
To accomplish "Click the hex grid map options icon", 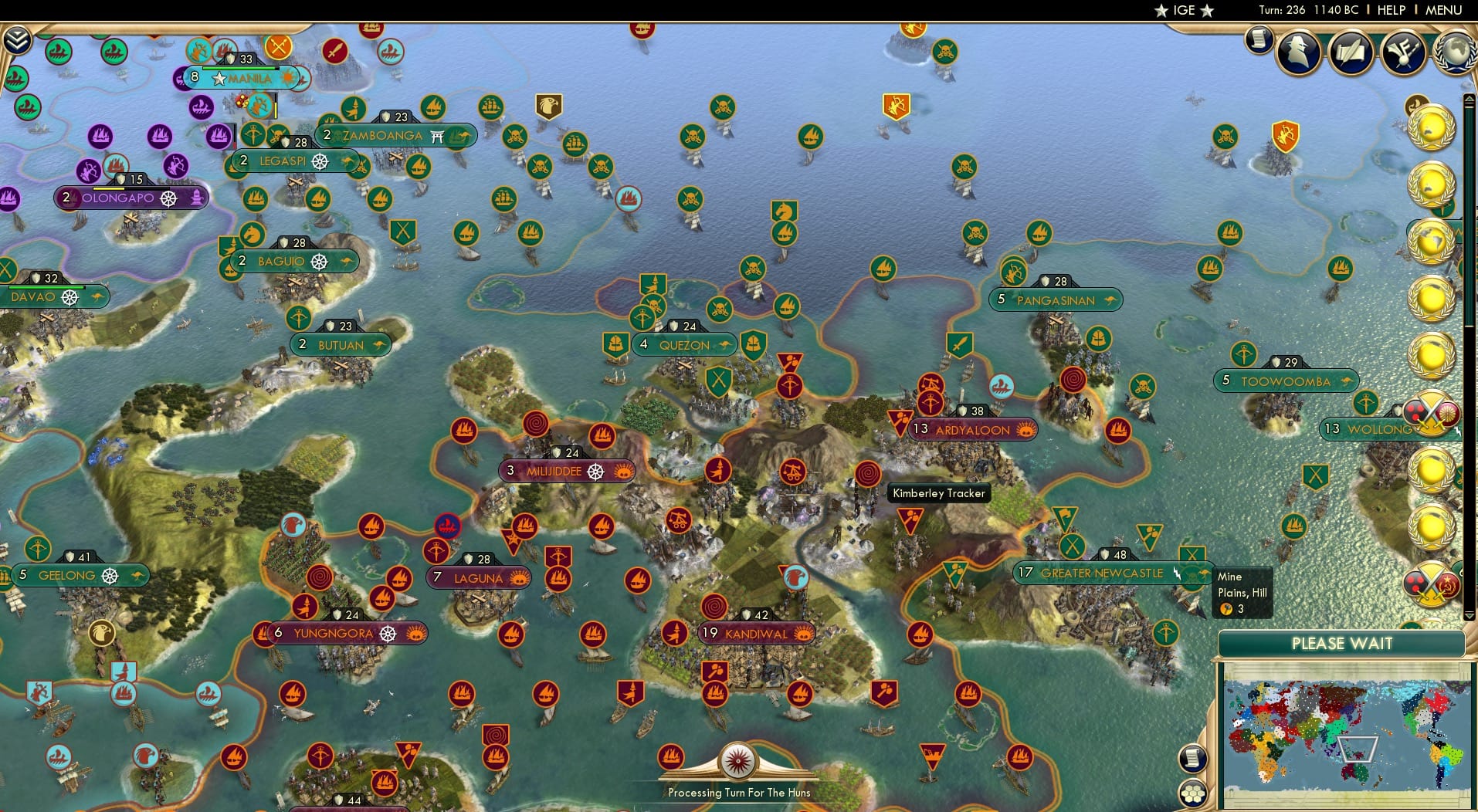I will point(1193,793).
